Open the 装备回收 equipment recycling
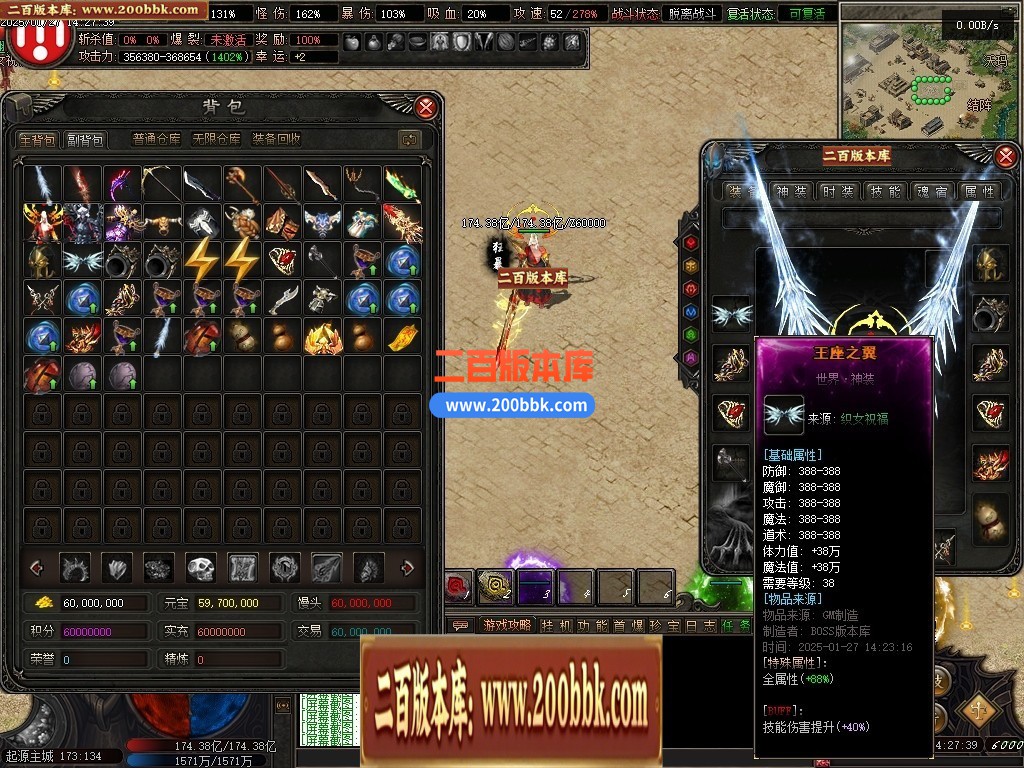1024x768 pixels. tap(276, 140)
